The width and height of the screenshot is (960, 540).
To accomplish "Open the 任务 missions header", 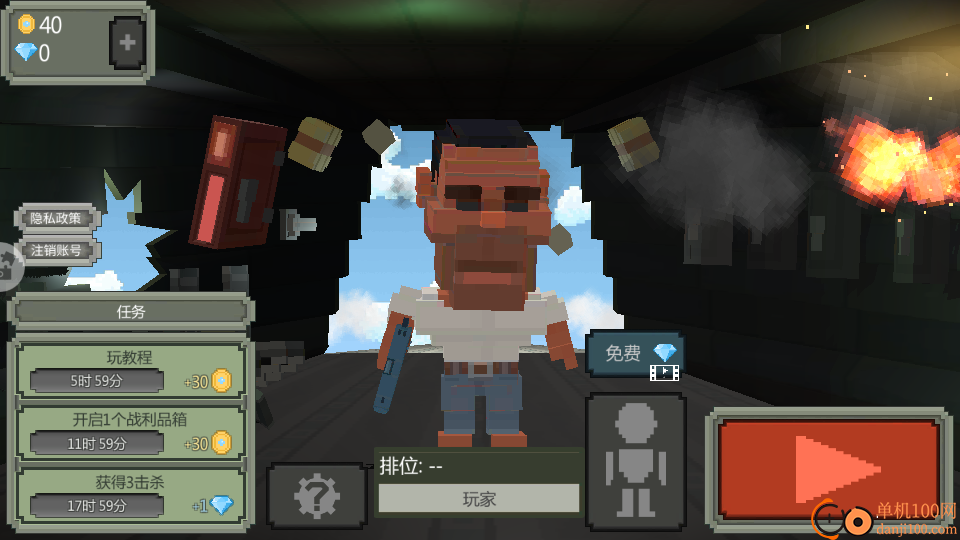I will point(131,311).
